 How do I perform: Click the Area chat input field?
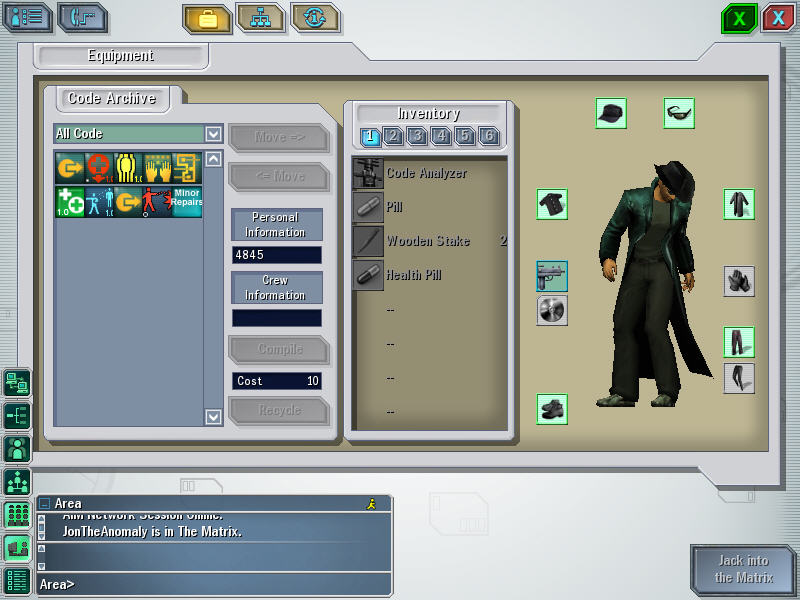tap(210, 583)
